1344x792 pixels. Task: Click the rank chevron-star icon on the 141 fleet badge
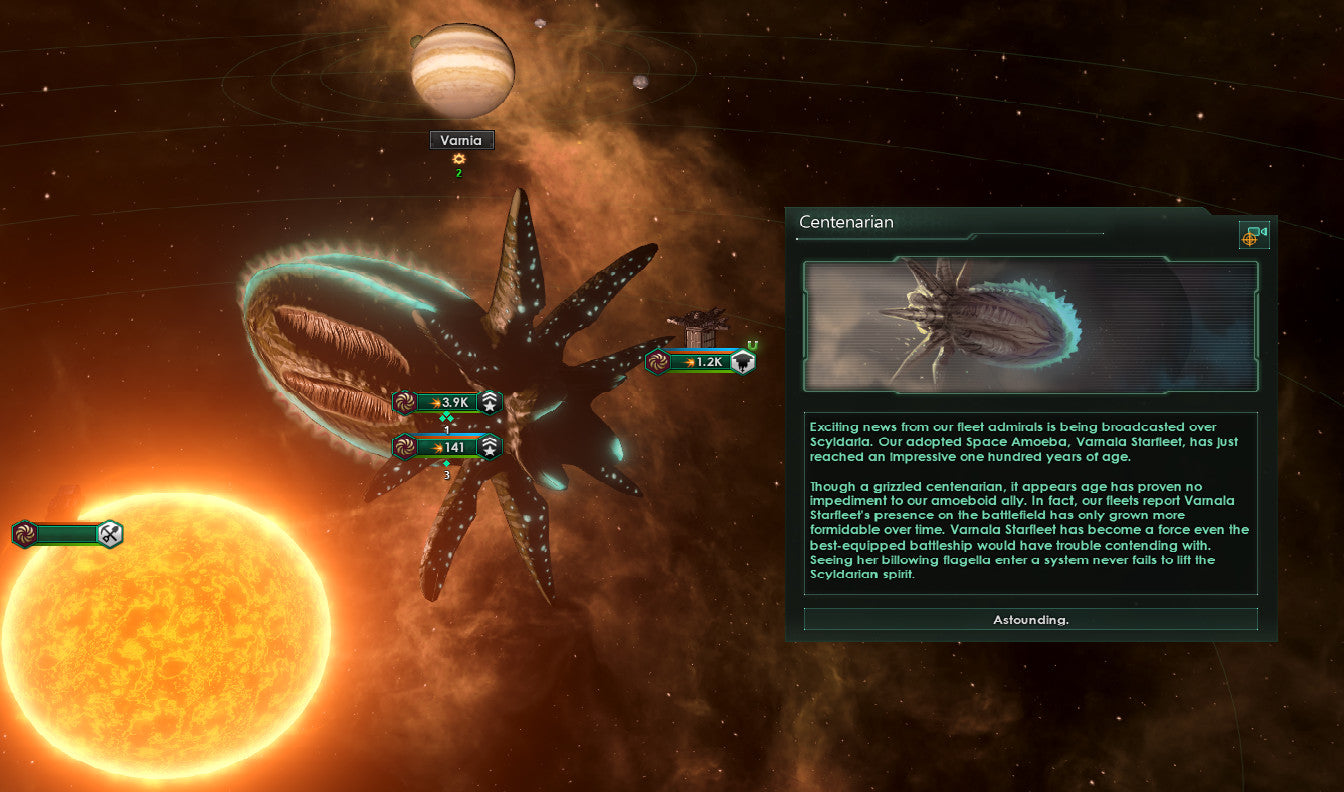487,447
